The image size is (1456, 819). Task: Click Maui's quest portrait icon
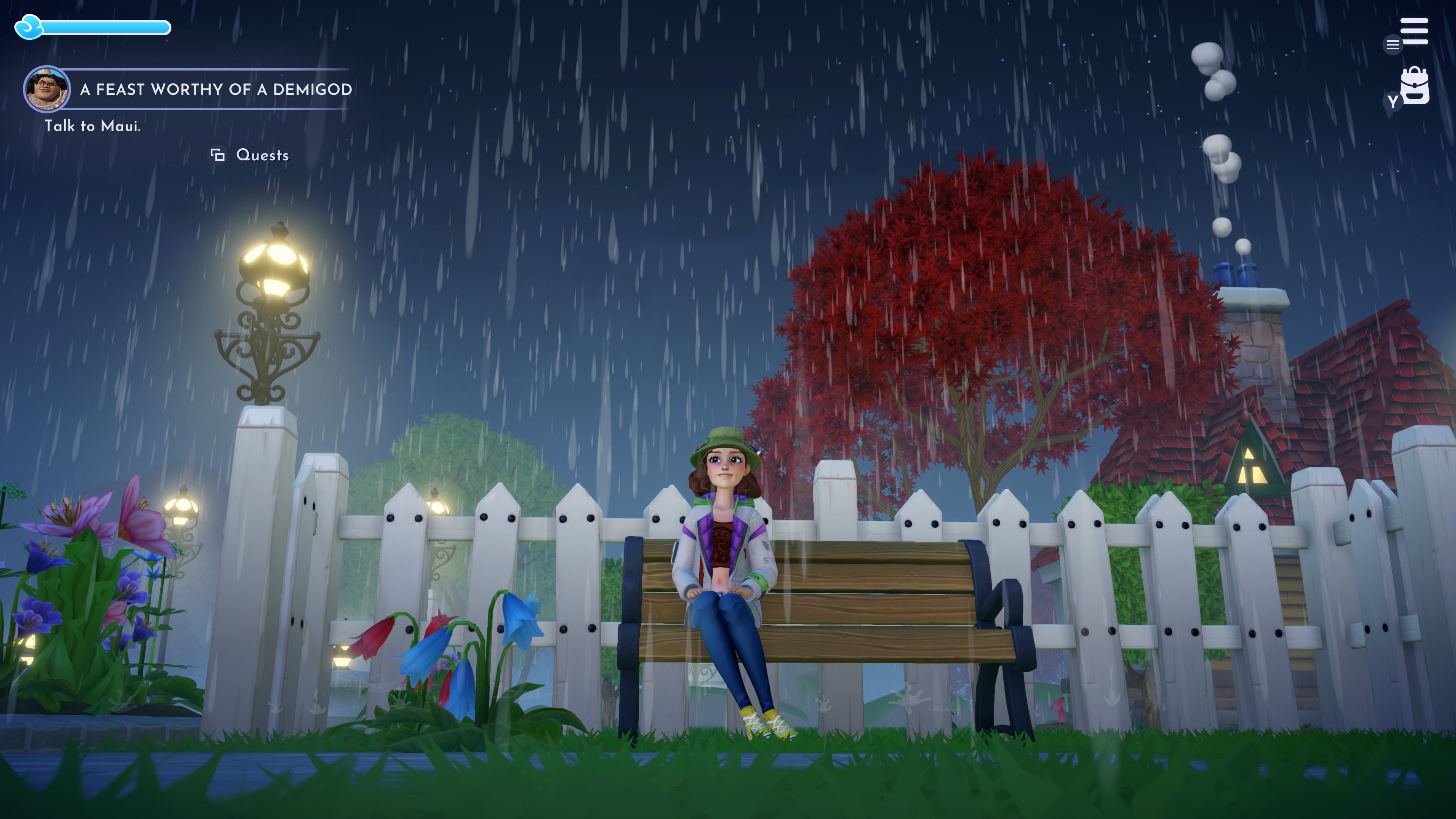(46, 89)
